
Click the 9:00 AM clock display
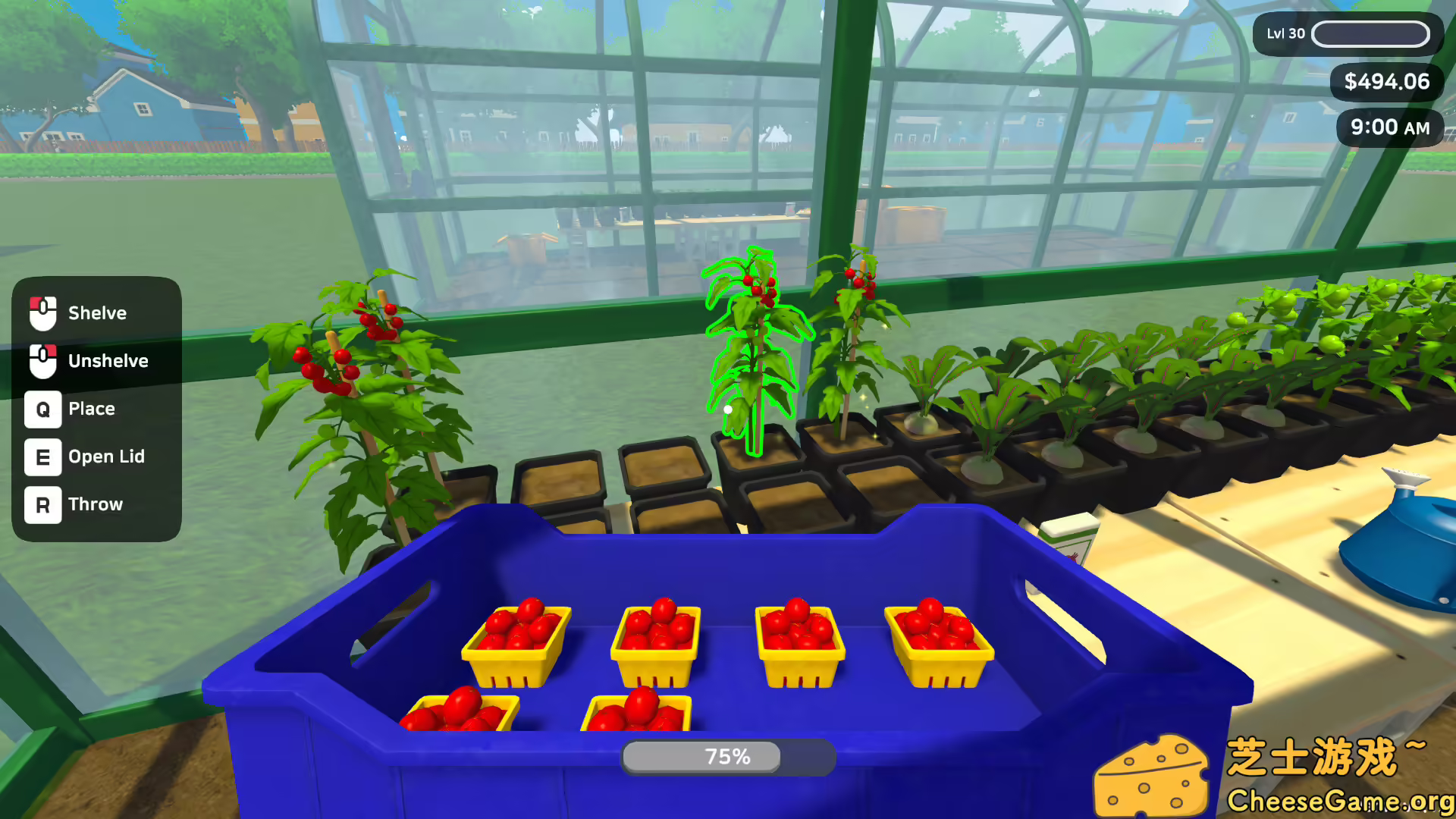[x=1390, y=127]
